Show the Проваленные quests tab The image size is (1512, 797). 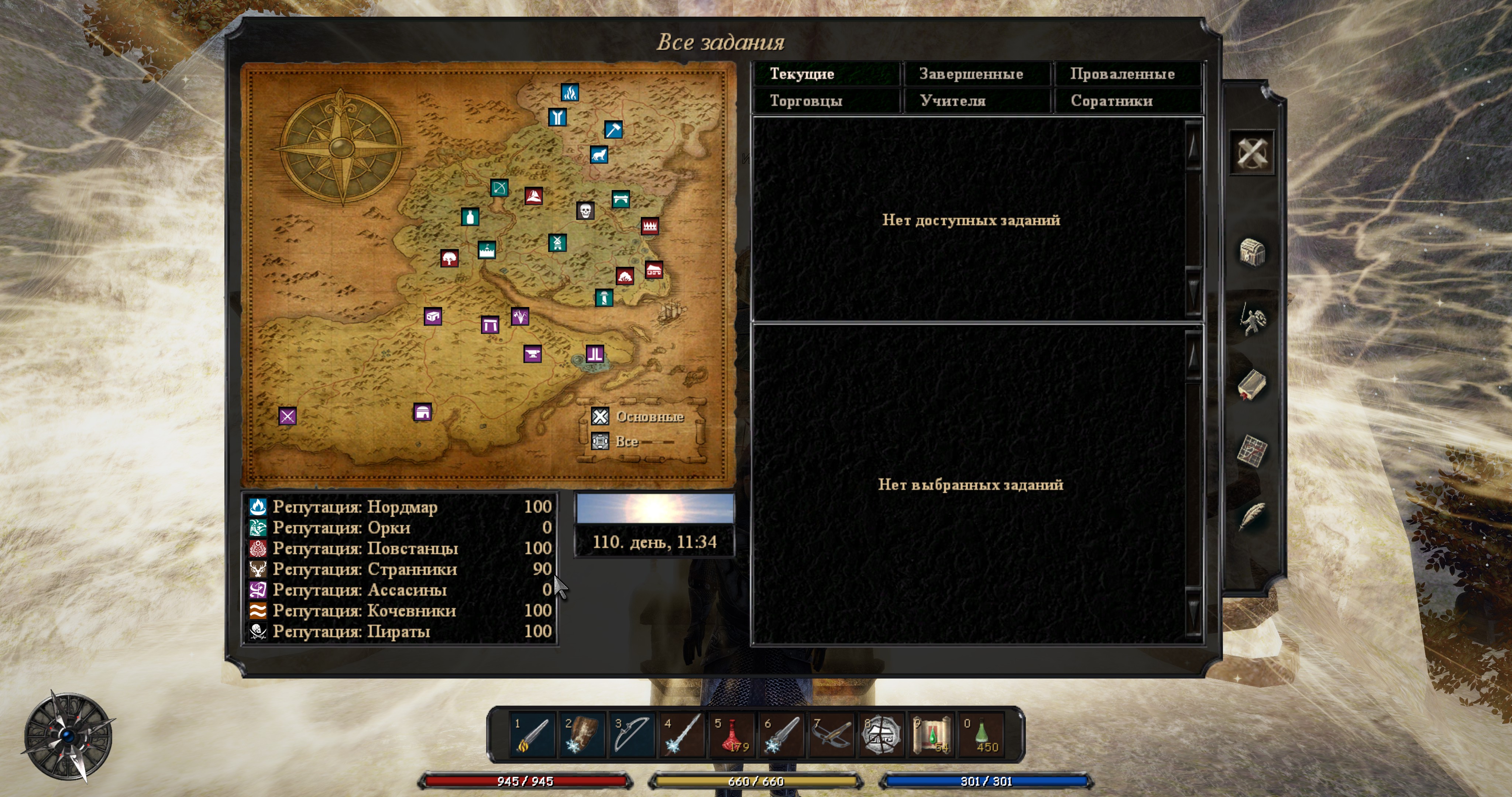[1127, 74]
